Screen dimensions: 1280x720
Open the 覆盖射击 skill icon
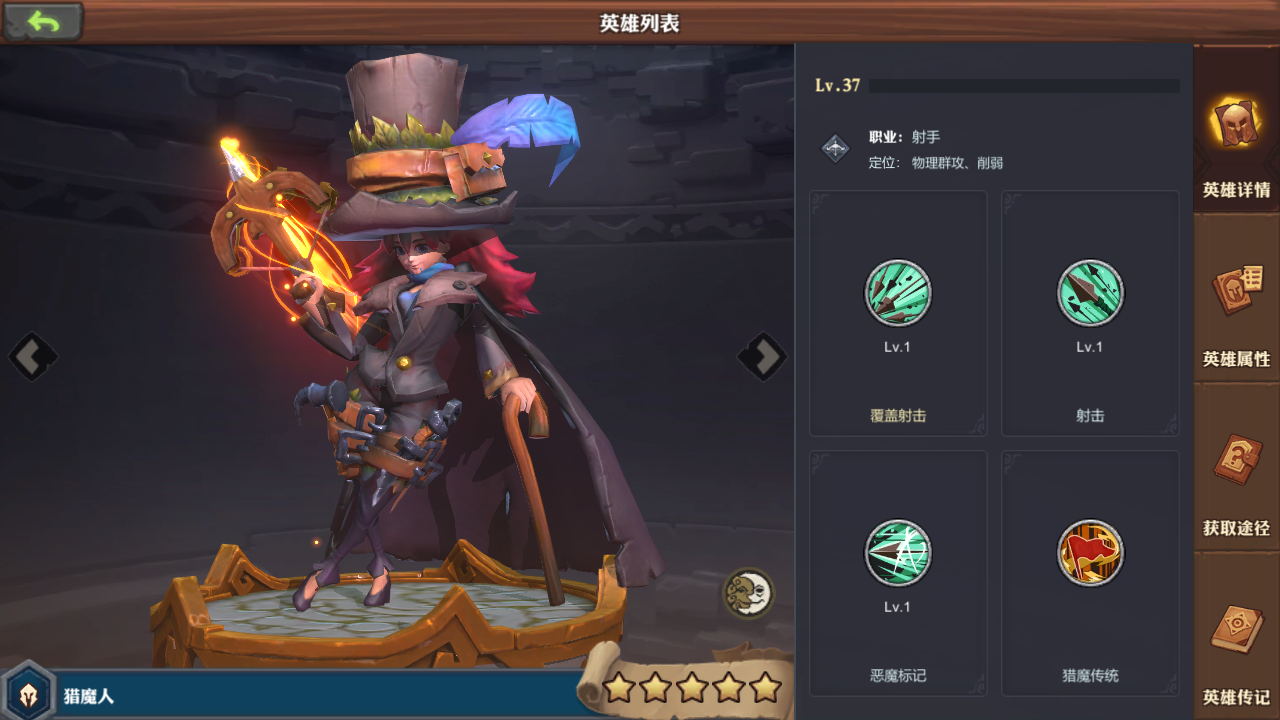tap(897, 294)
